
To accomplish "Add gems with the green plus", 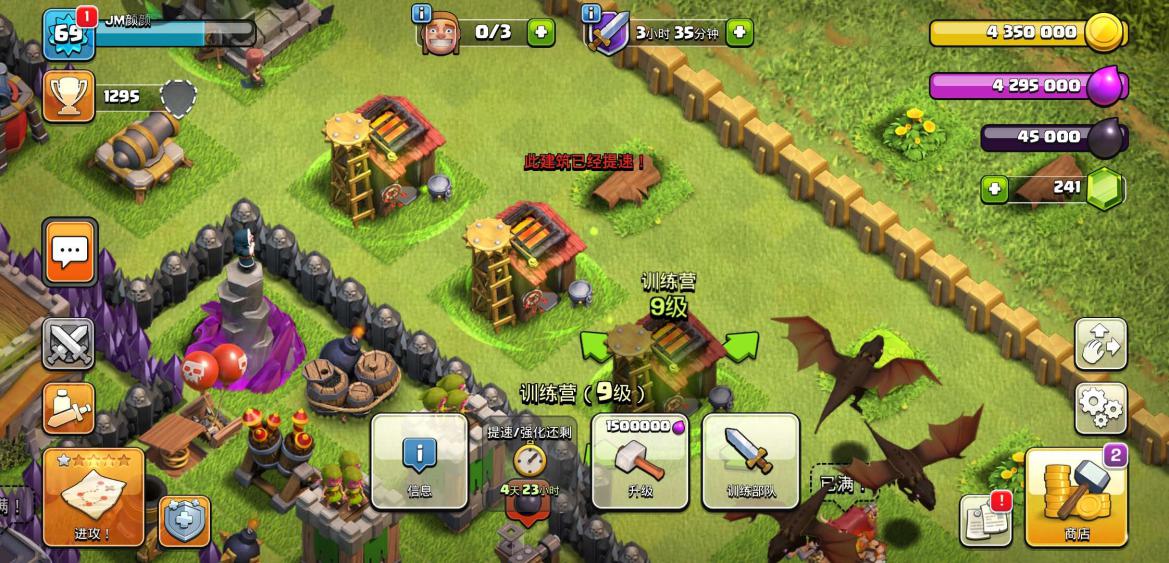I will pyautogui.click(x=994, y=188).
